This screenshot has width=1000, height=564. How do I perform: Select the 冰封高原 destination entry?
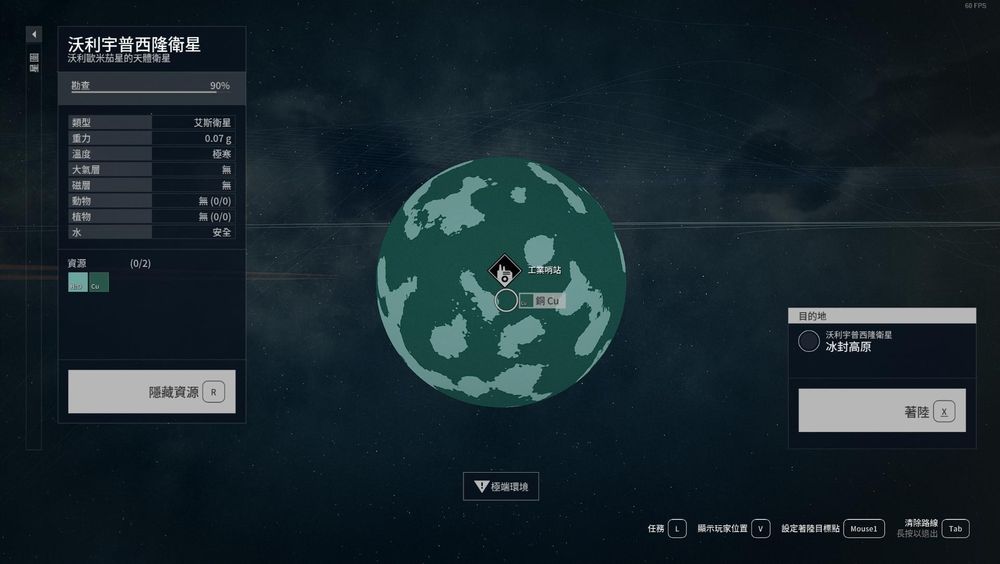click(x=881, y=342)
